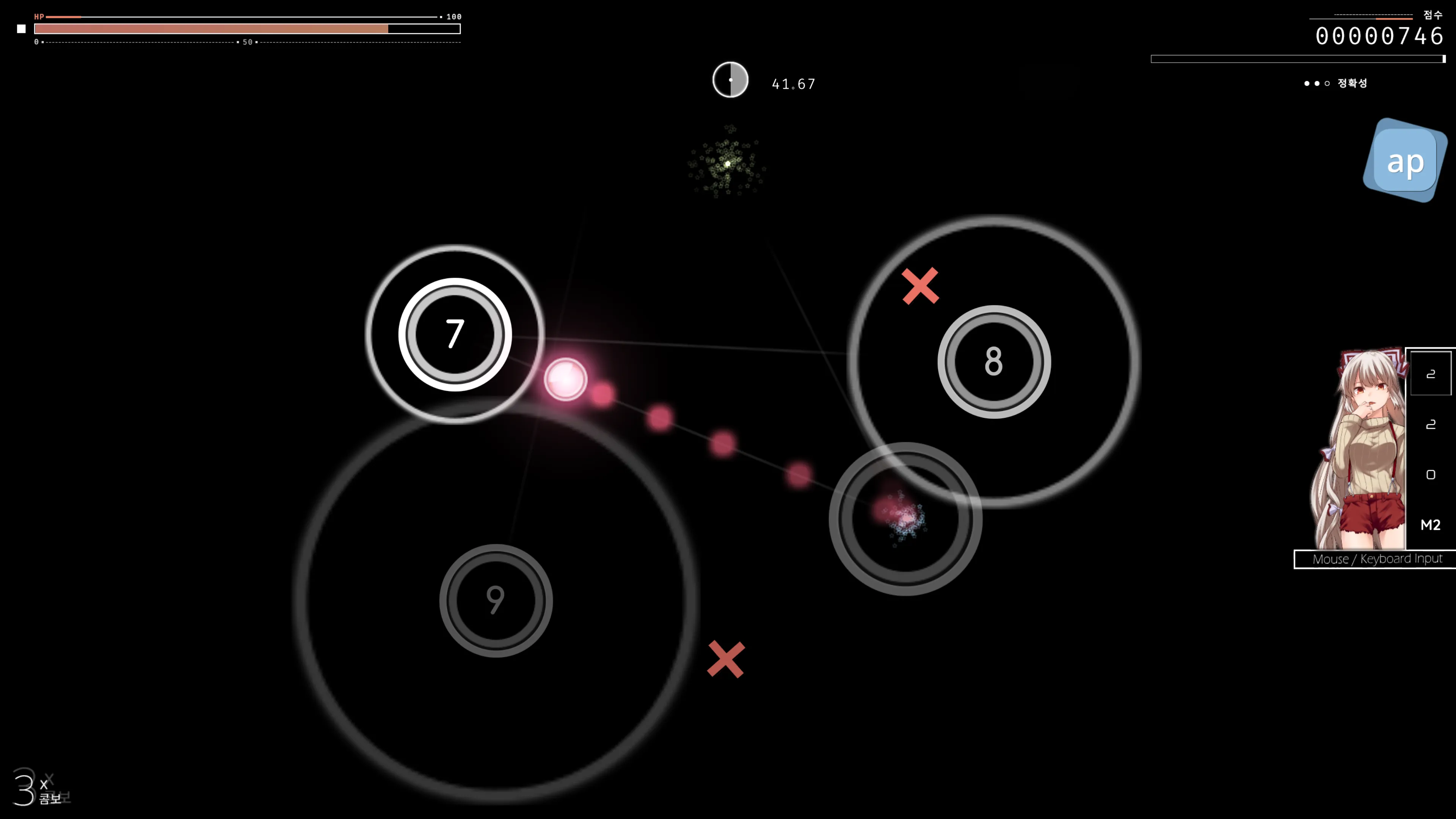This screenshot has height=819, width=1456.
Task: Click the blue AP mod icon
Action: (1404, 161)
